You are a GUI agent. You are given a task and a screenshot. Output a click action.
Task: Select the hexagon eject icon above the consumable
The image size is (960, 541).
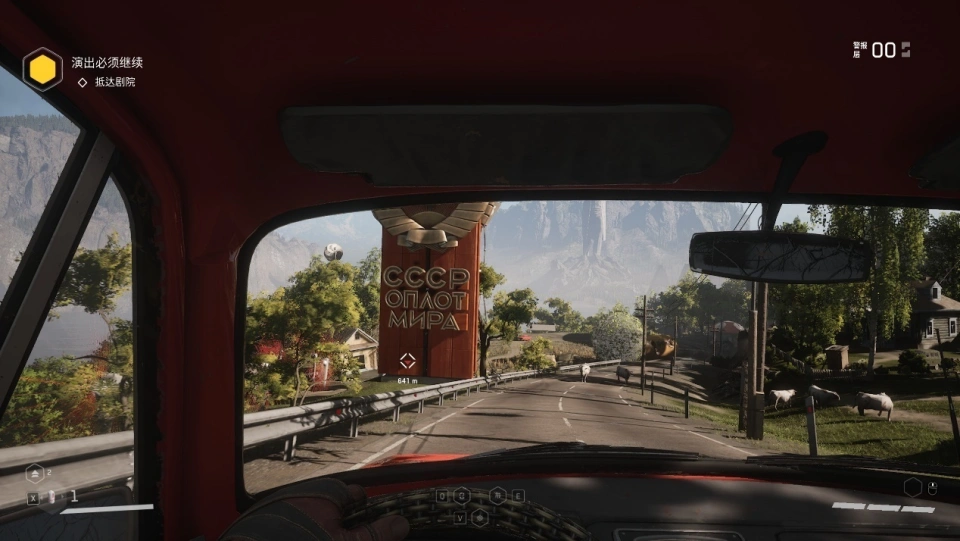(34, 473)
